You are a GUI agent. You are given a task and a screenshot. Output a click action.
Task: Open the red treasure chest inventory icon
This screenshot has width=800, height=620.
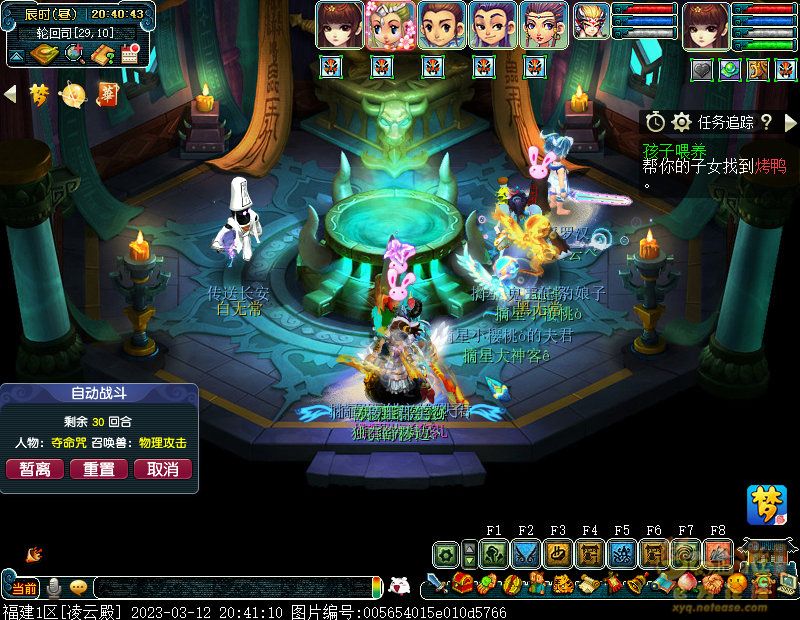pyautogui.click(x=461, y=583)
